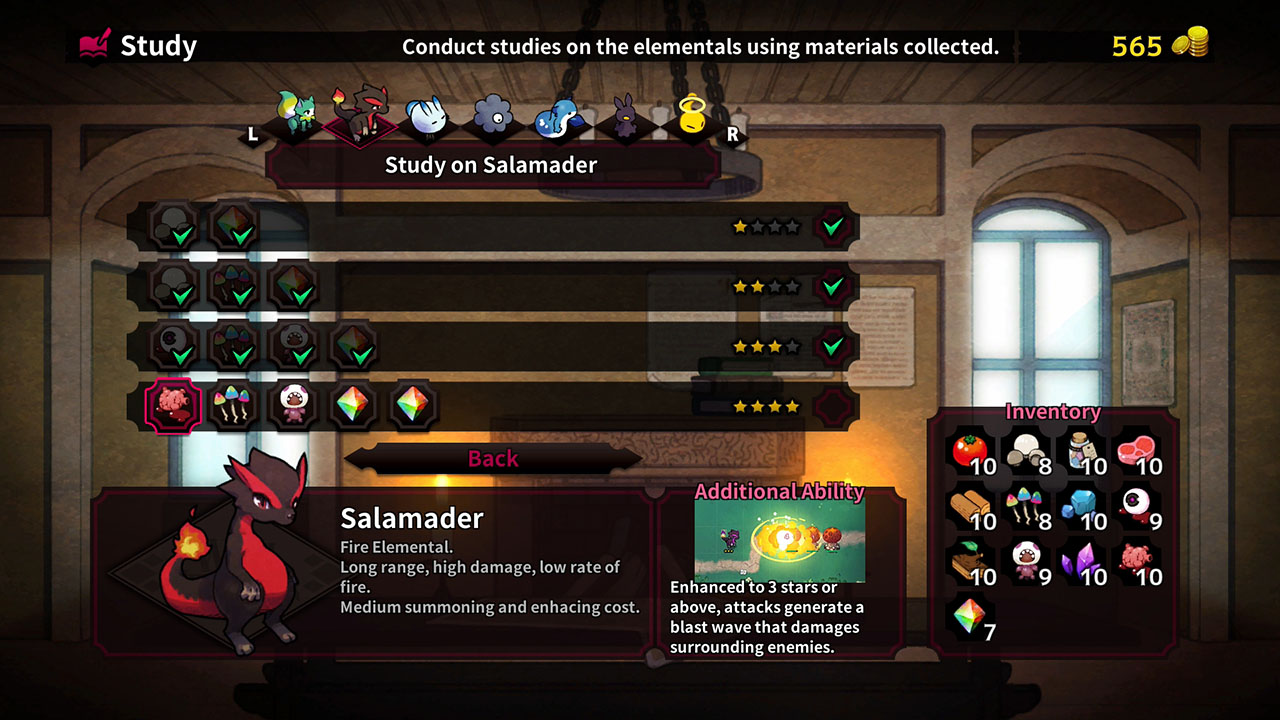Click the checkmark on the one-star study row
Viewport: 1280px width, 720px height.
point(832,226)
